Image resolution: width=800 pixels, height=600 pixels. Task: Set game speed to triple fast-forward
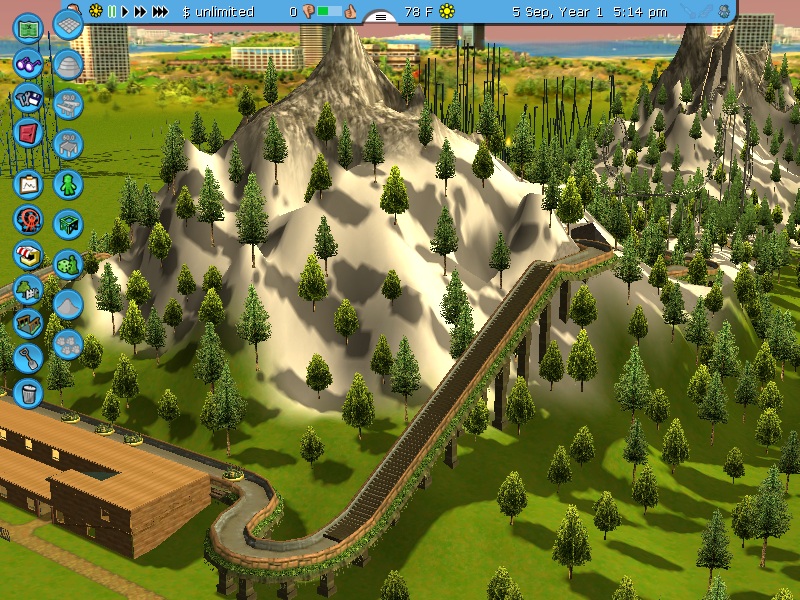click(160, 12)
